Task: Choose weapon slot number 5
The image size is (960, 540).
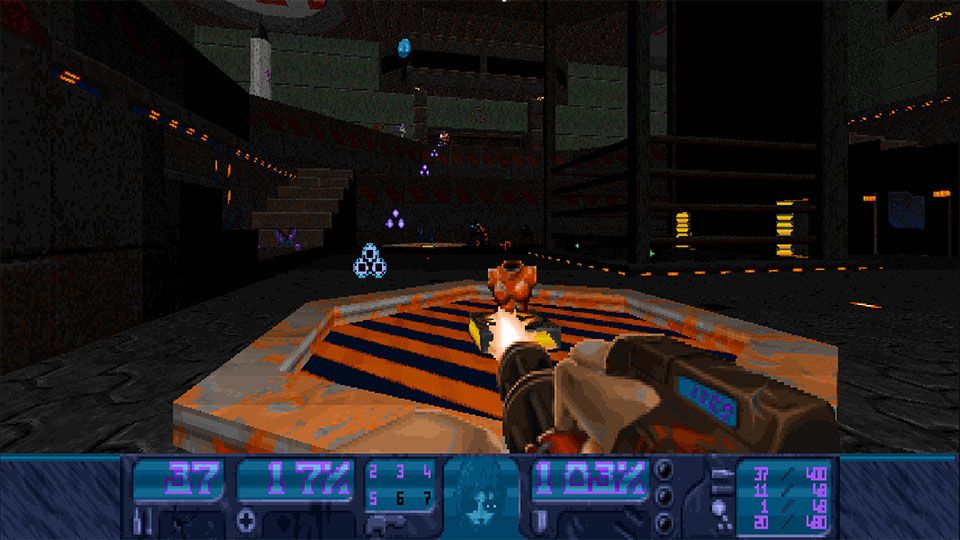Action: click(x=374, y=497)
